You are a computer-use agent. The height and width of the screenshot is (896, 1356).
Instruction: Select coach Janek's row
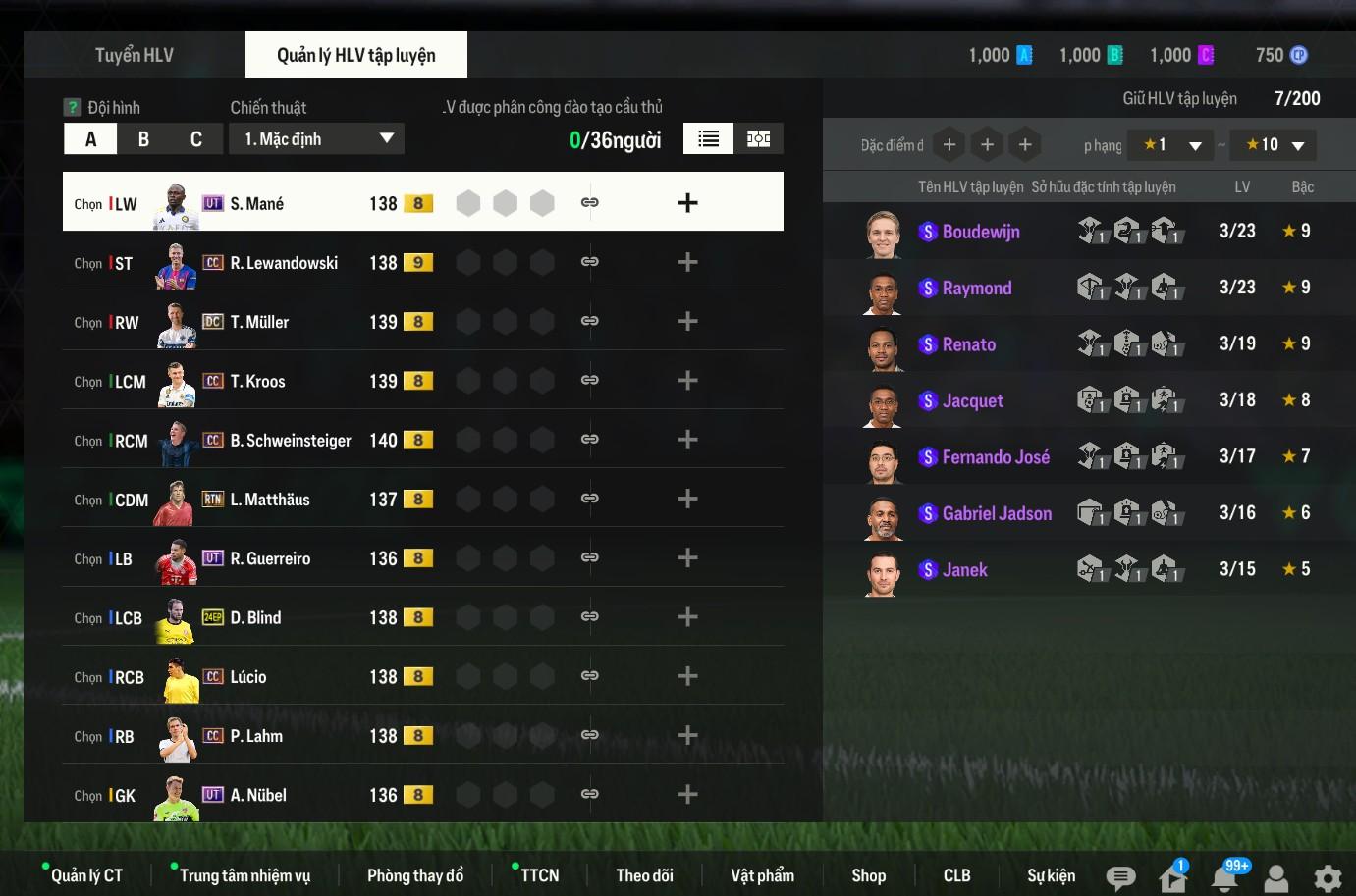pyautogui.click(x=964, y=570)
